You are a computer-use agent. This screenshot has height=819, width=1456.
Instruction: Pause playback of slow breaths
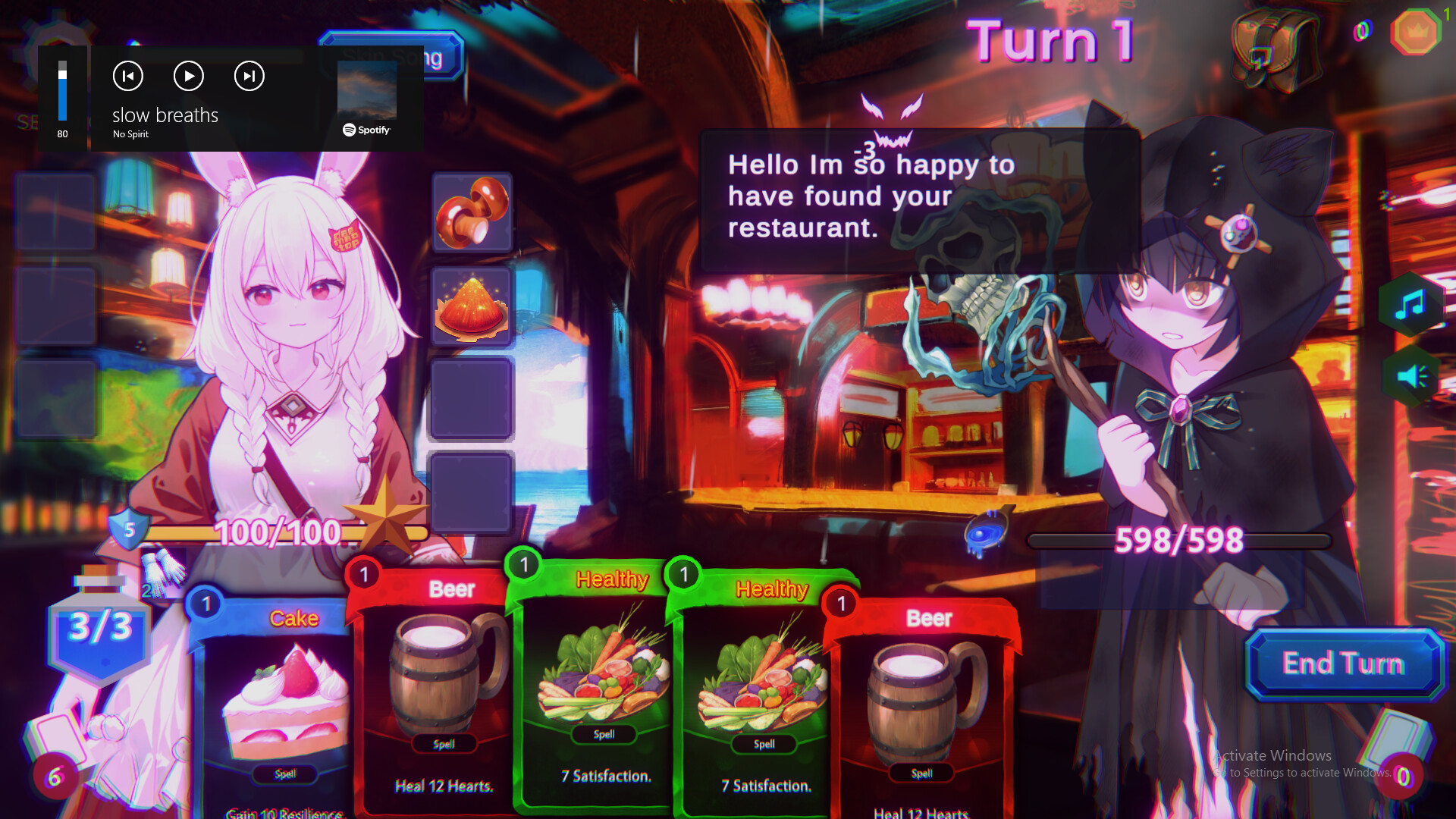tap(188, 76)
